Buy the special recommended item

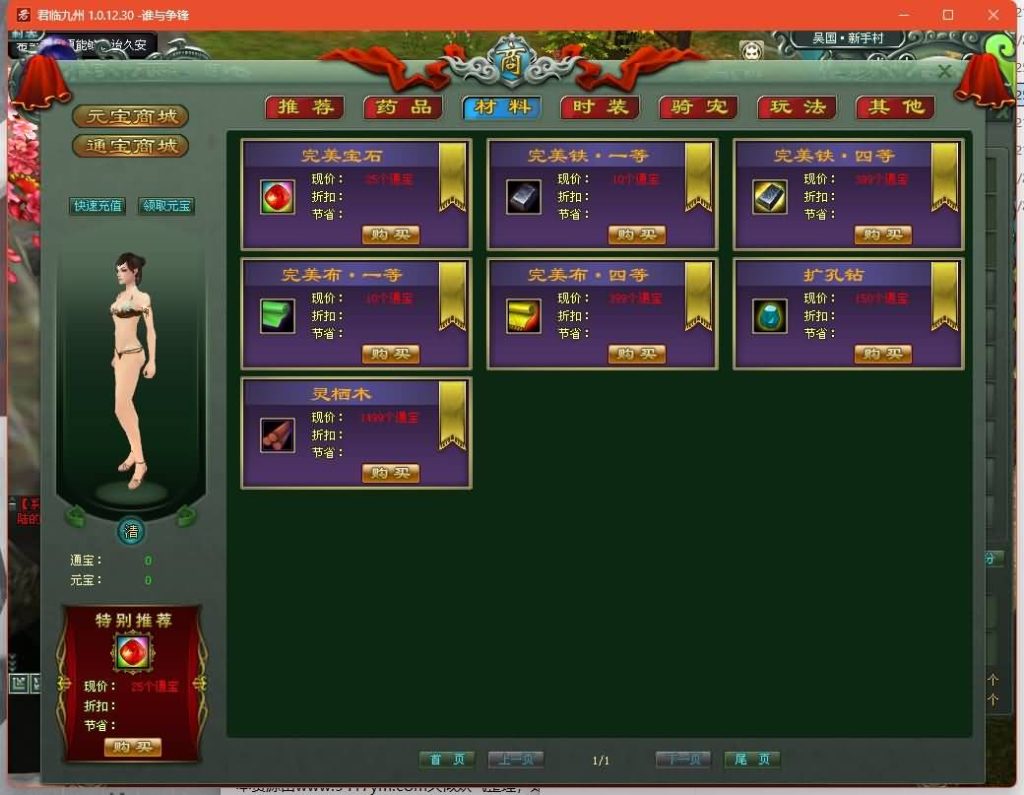[132, 747]
